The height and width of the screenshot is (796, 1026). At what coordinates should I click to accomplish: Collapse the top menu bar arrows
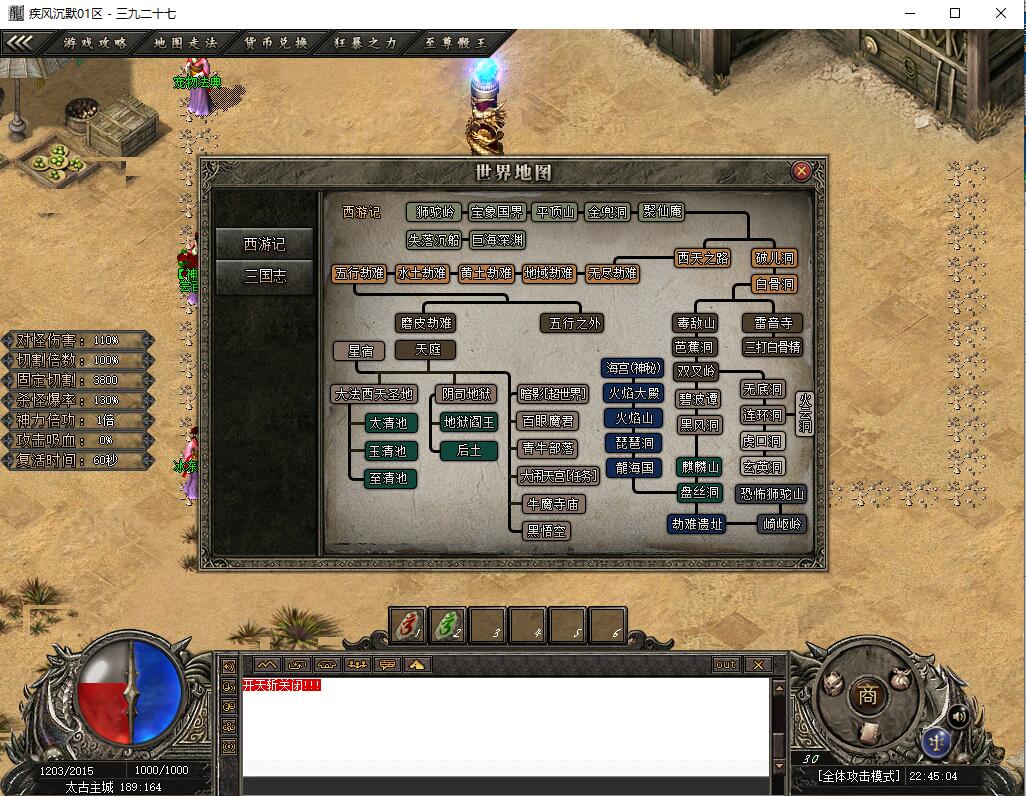(23, 43)
